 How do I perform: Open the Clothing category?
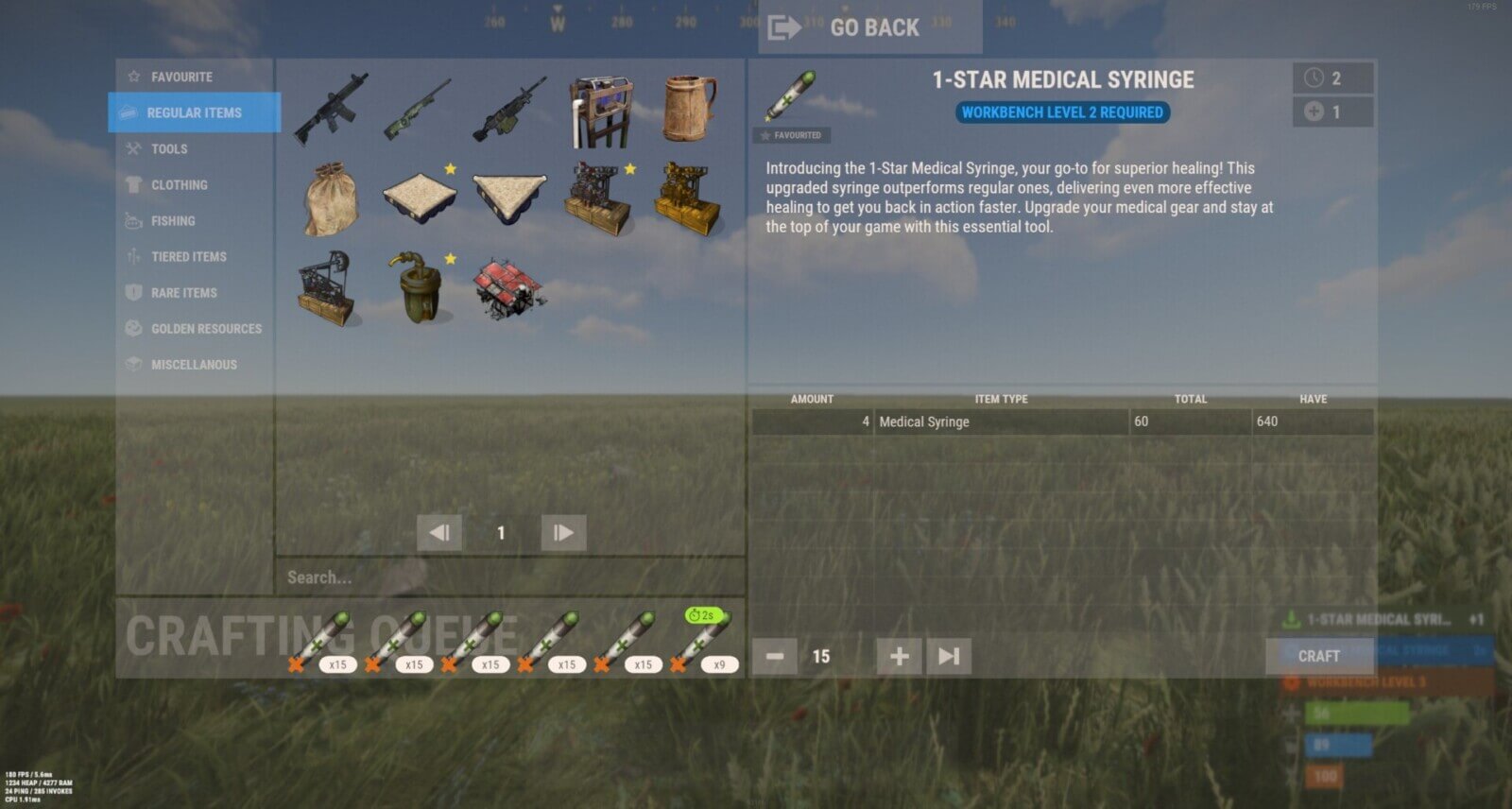[x=180, y=184]
